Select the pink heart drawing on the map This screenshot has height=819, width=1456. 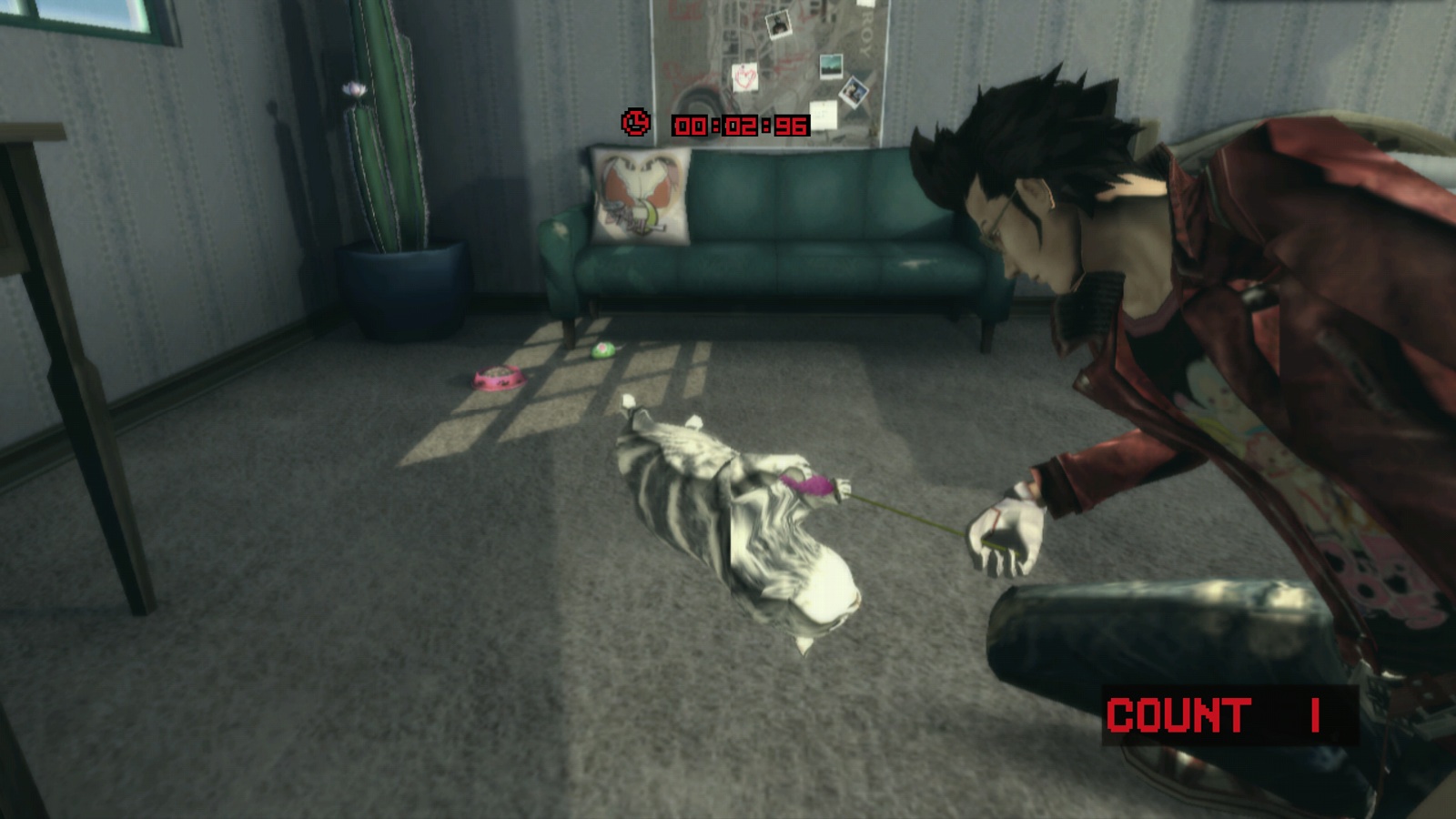[744, 76]
